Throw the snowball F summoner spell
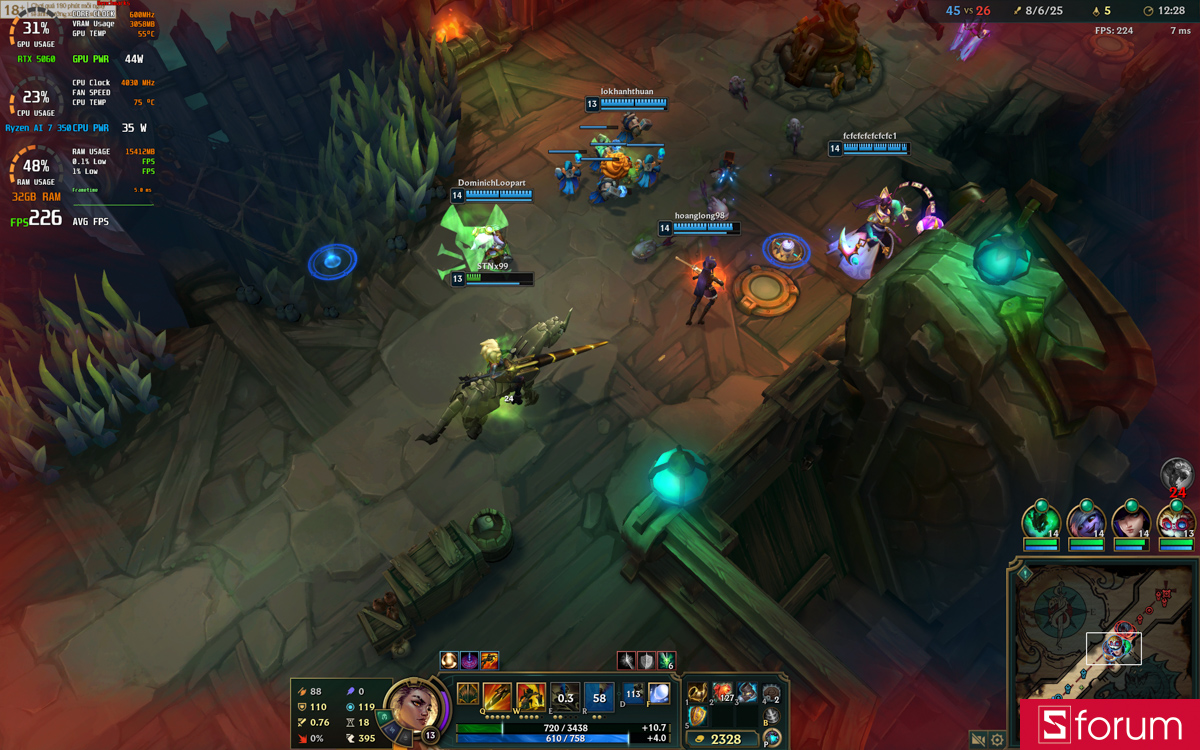 pos(658,693)
